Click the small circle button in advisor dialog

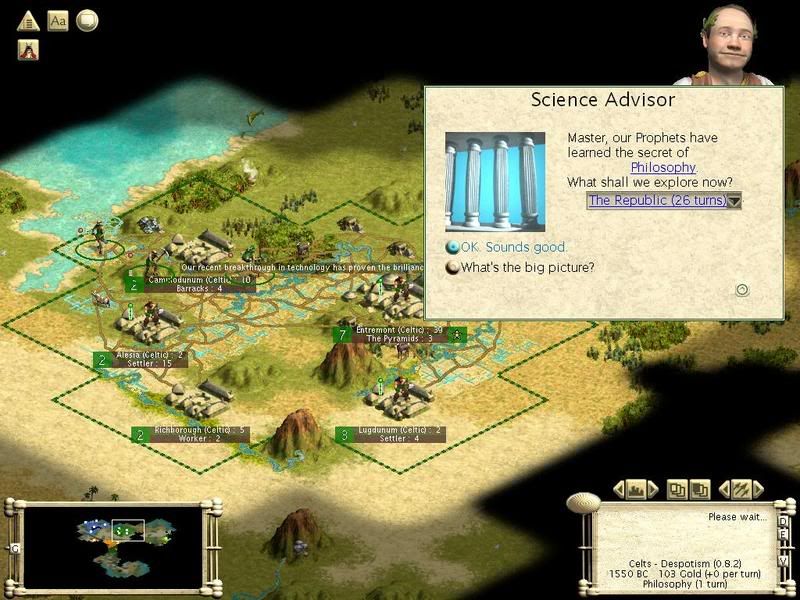742,290
